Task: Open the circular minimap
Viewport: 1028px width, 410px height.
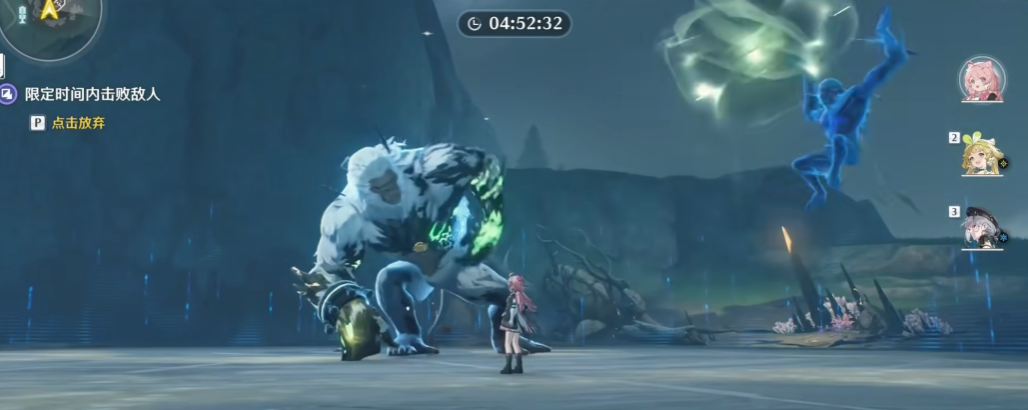Action: (x=48, y=22)
